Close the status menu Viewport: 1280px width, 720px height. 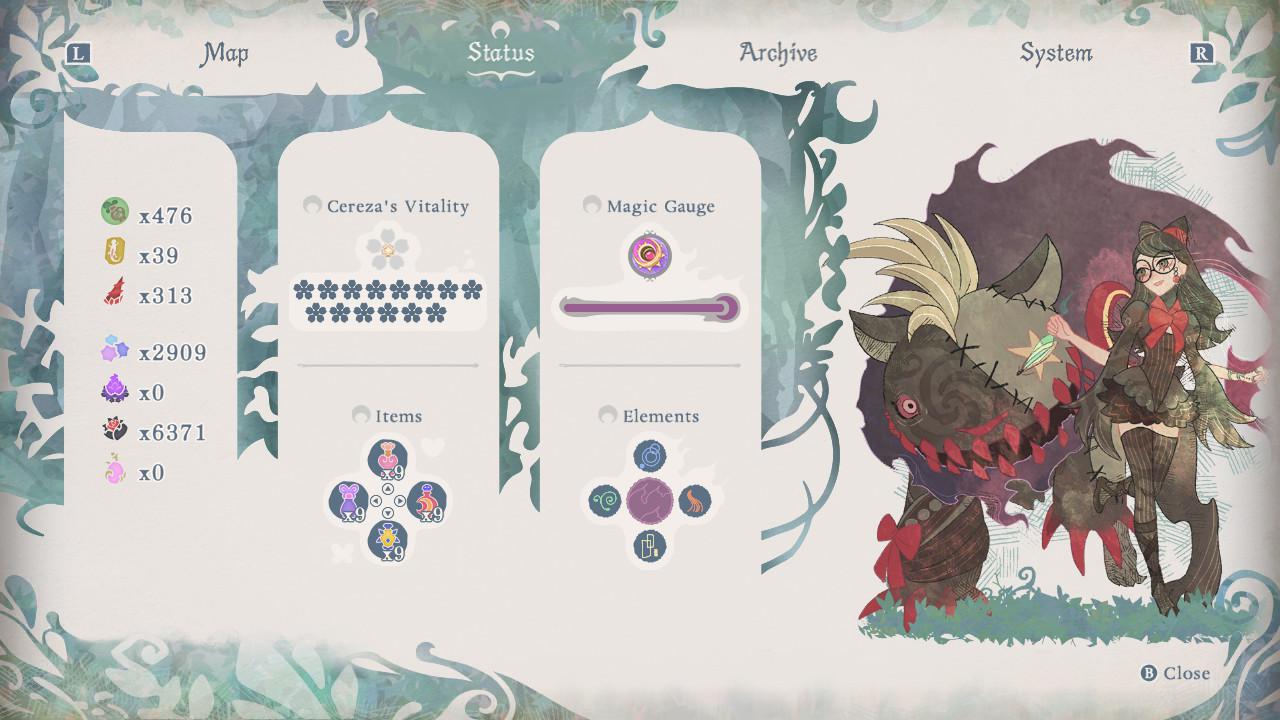pyautogui.click(x=1176, y=673)
